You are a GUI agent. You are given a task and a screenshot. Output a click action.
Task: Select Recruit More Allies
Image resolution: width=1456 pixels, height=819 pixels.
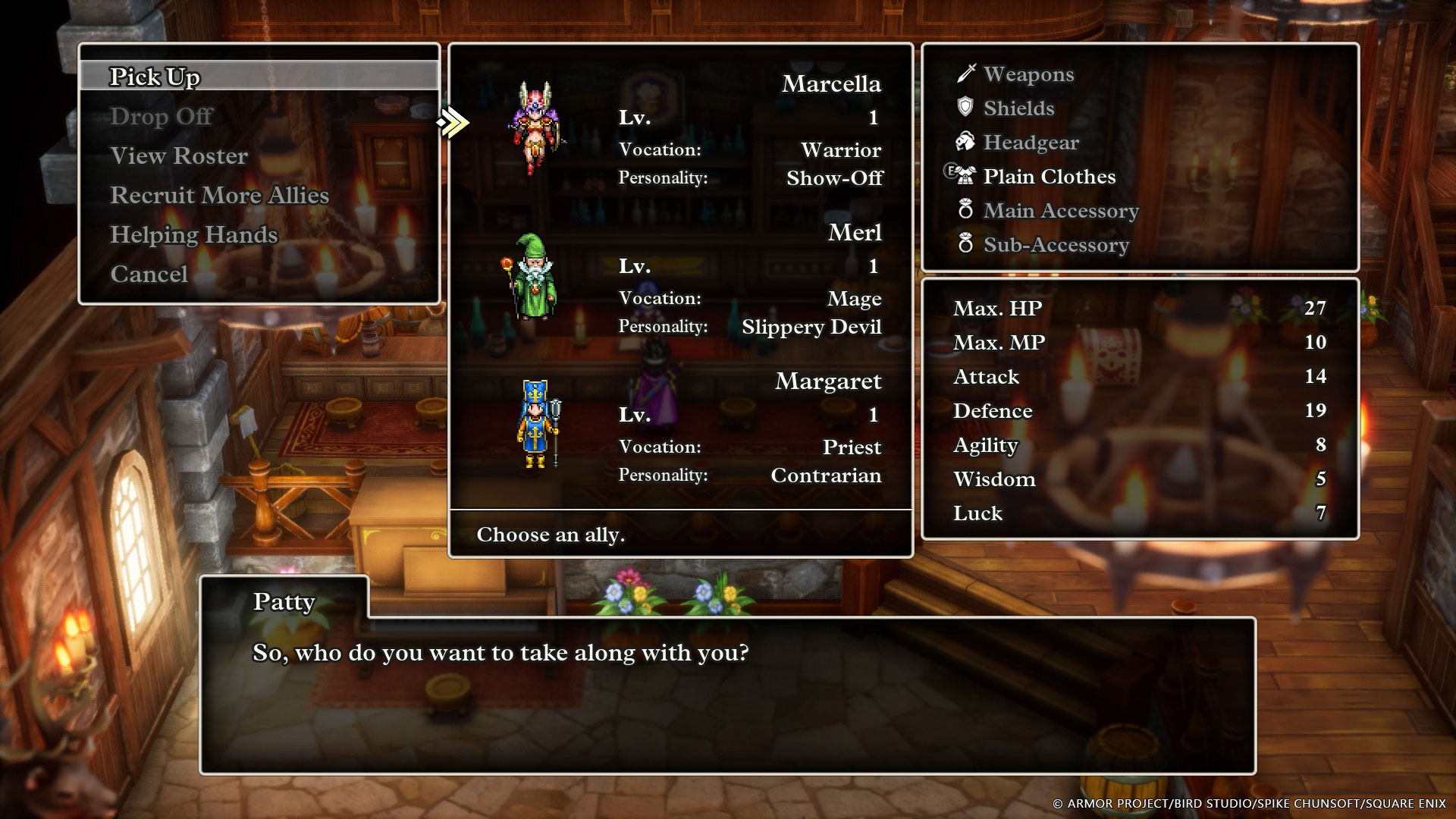[x=220, y=195]
